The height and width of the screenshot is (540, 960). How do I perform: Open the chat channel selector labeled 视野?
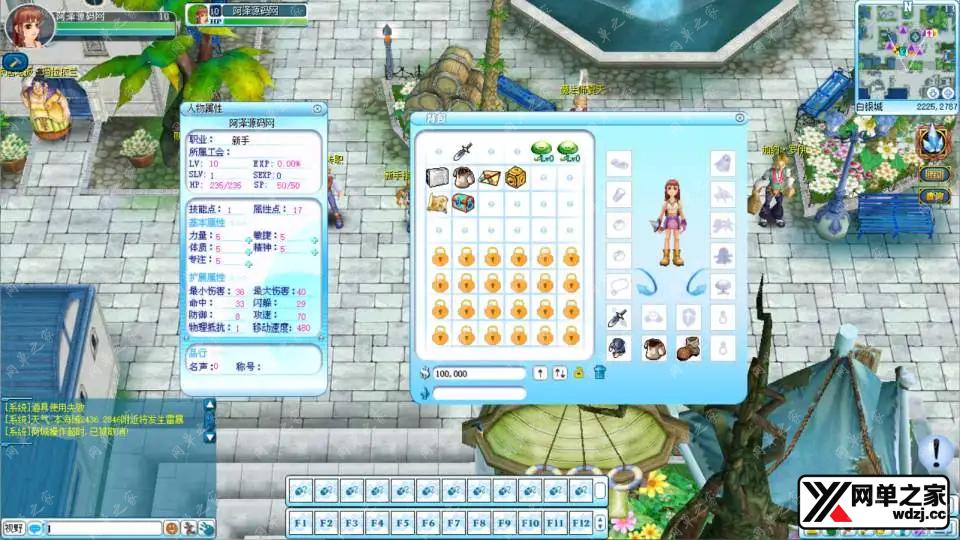[x=14, y=527]
